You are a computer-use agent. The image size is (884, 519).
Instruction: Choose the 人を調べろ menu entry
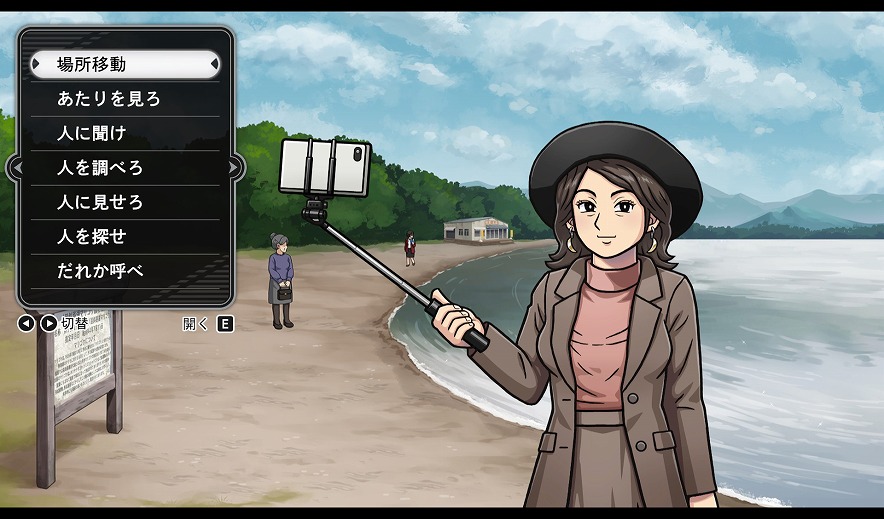pyautogui.click(x=125, y=168)
